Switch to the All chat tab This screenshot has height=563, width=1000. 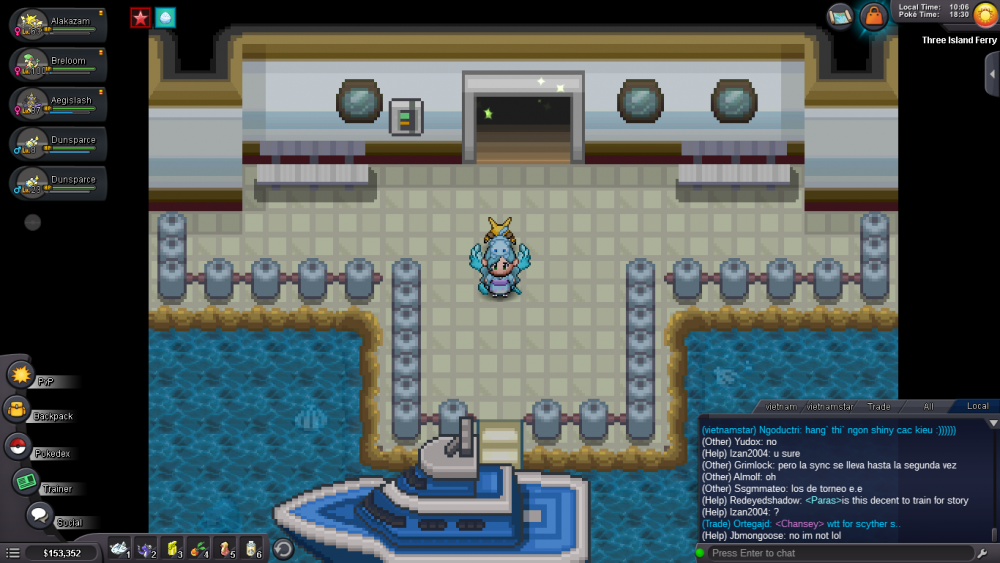[x=929, y=406]
